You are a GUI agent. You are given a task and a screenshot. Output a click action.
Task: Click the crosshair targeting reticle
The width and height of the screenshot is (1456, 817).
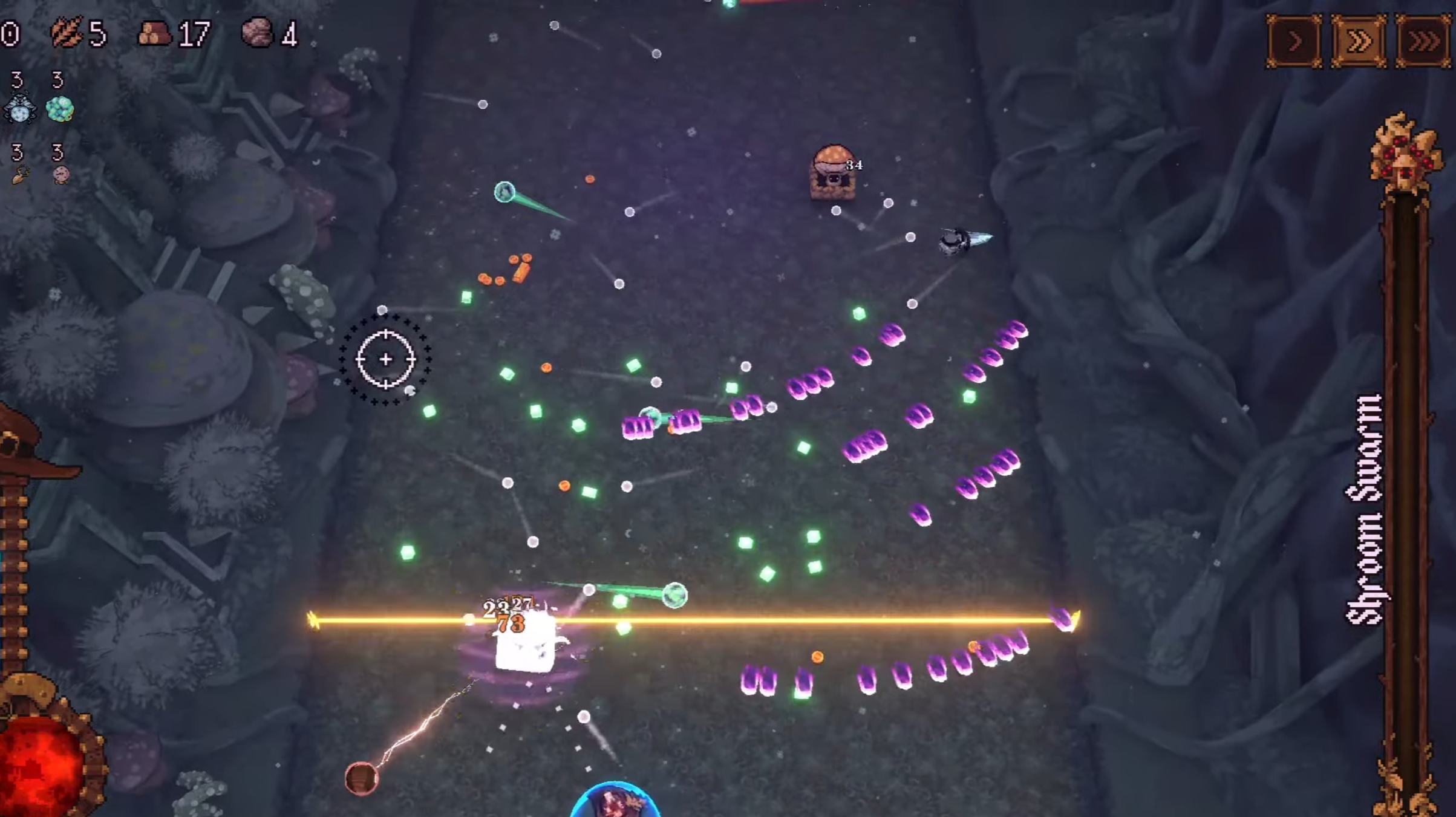point(385,359)
